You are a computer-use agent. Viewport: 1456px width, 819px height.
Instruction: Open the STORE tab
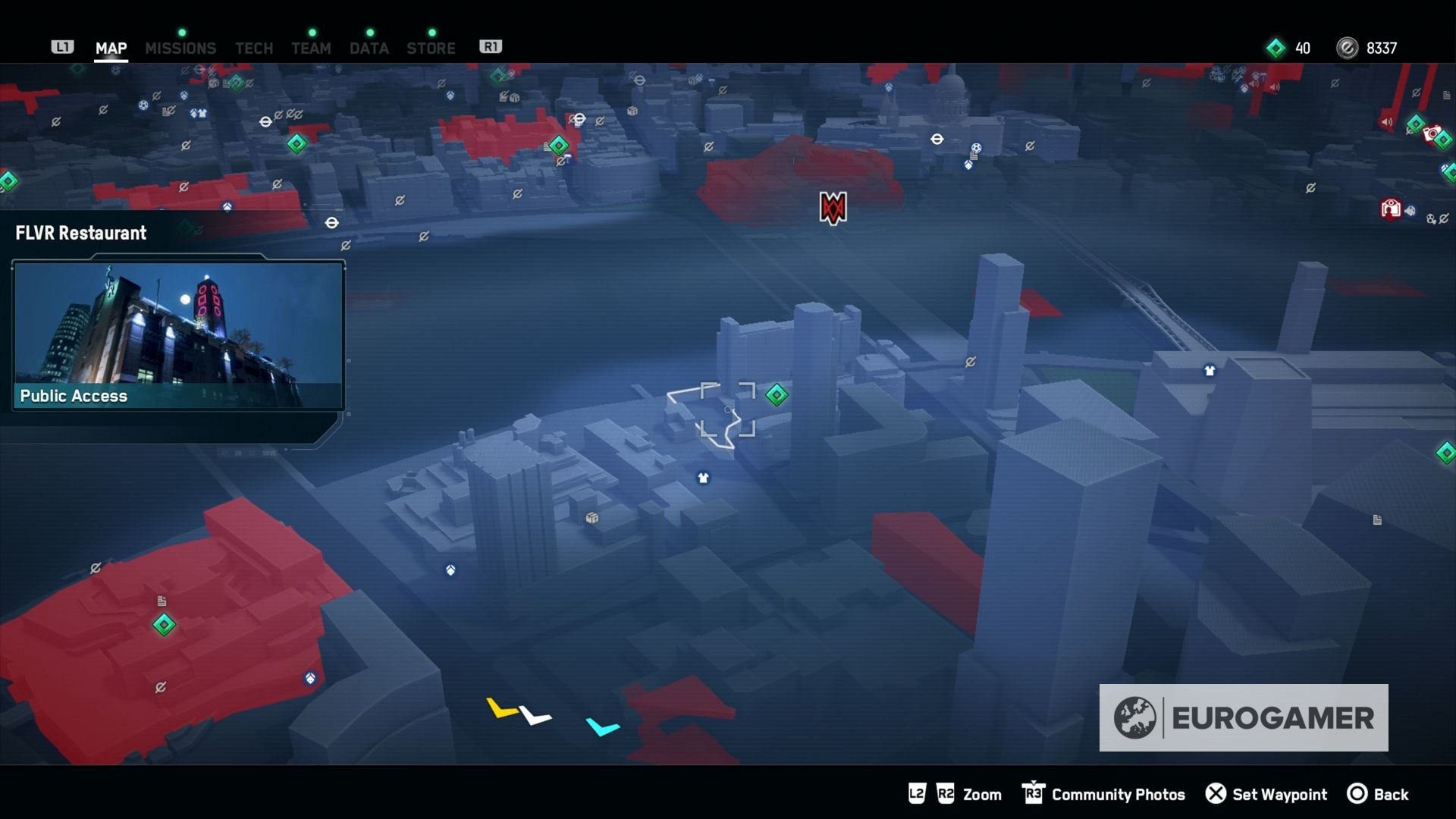[x=431, y=47]
